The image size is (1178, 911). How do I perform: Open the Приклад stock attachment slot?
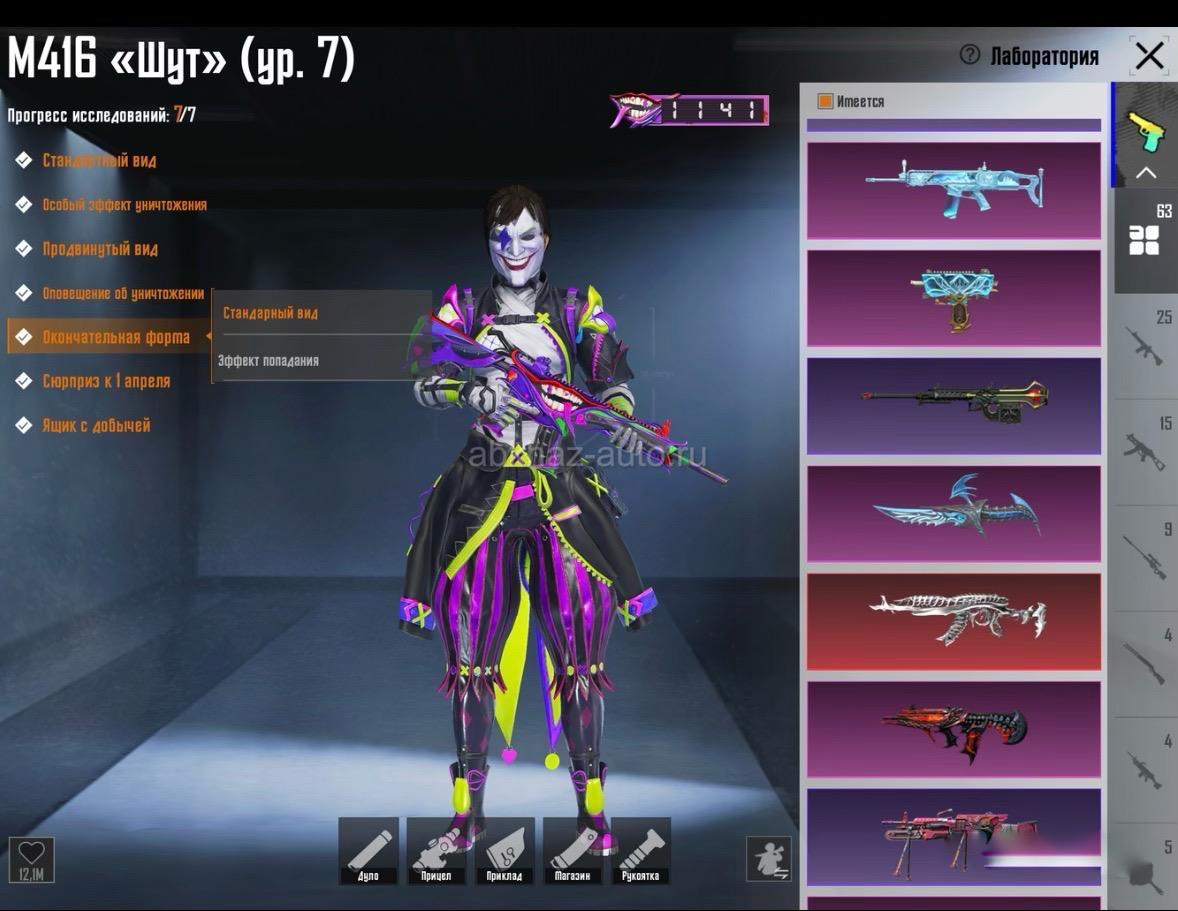point(504,850)
